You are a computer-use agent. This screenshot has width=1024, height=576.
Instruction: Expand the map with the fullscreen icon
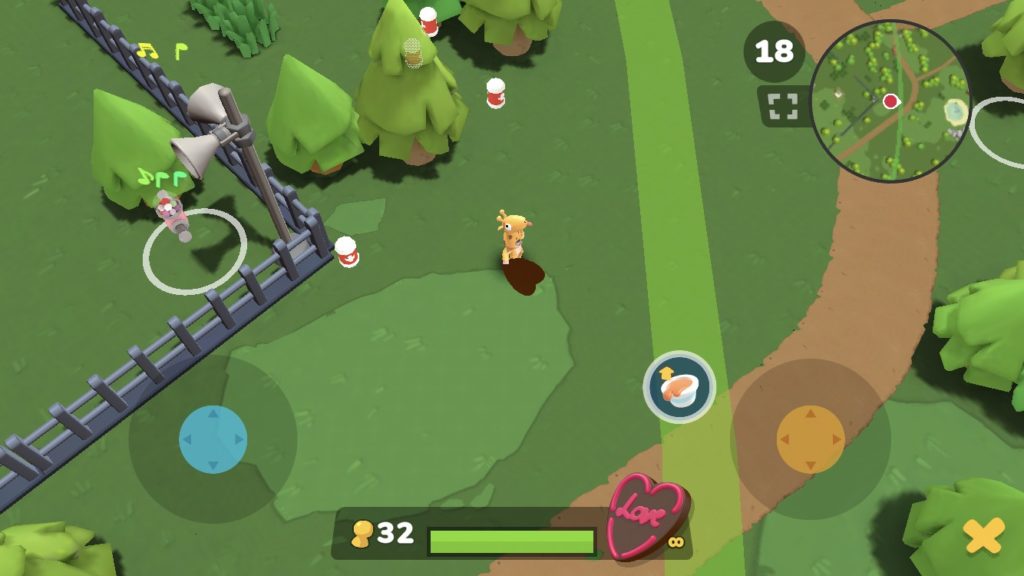(x=783, y=107)
